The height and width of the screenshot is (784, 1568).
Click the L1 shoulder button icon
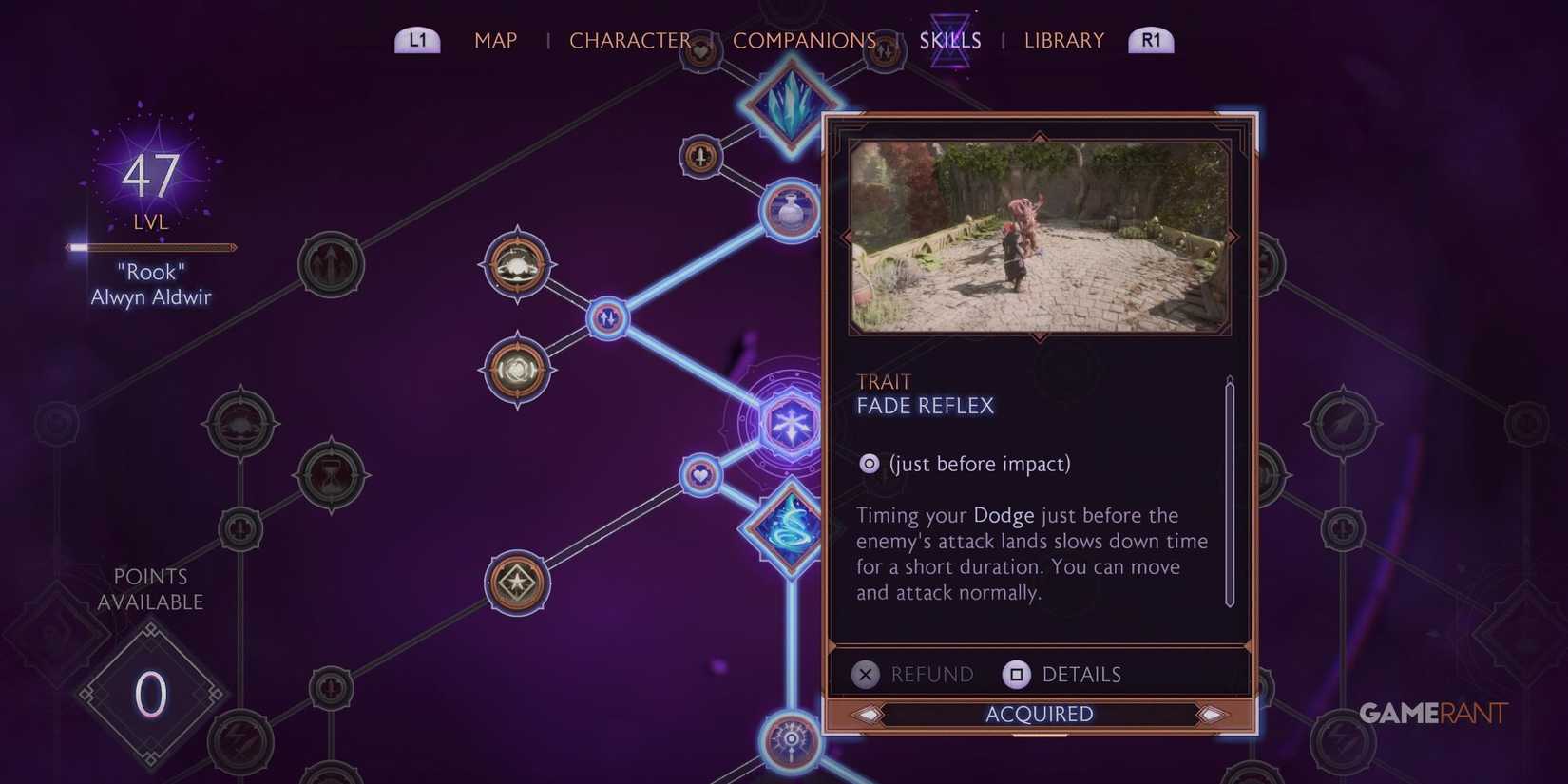click(x=416, y=40)
